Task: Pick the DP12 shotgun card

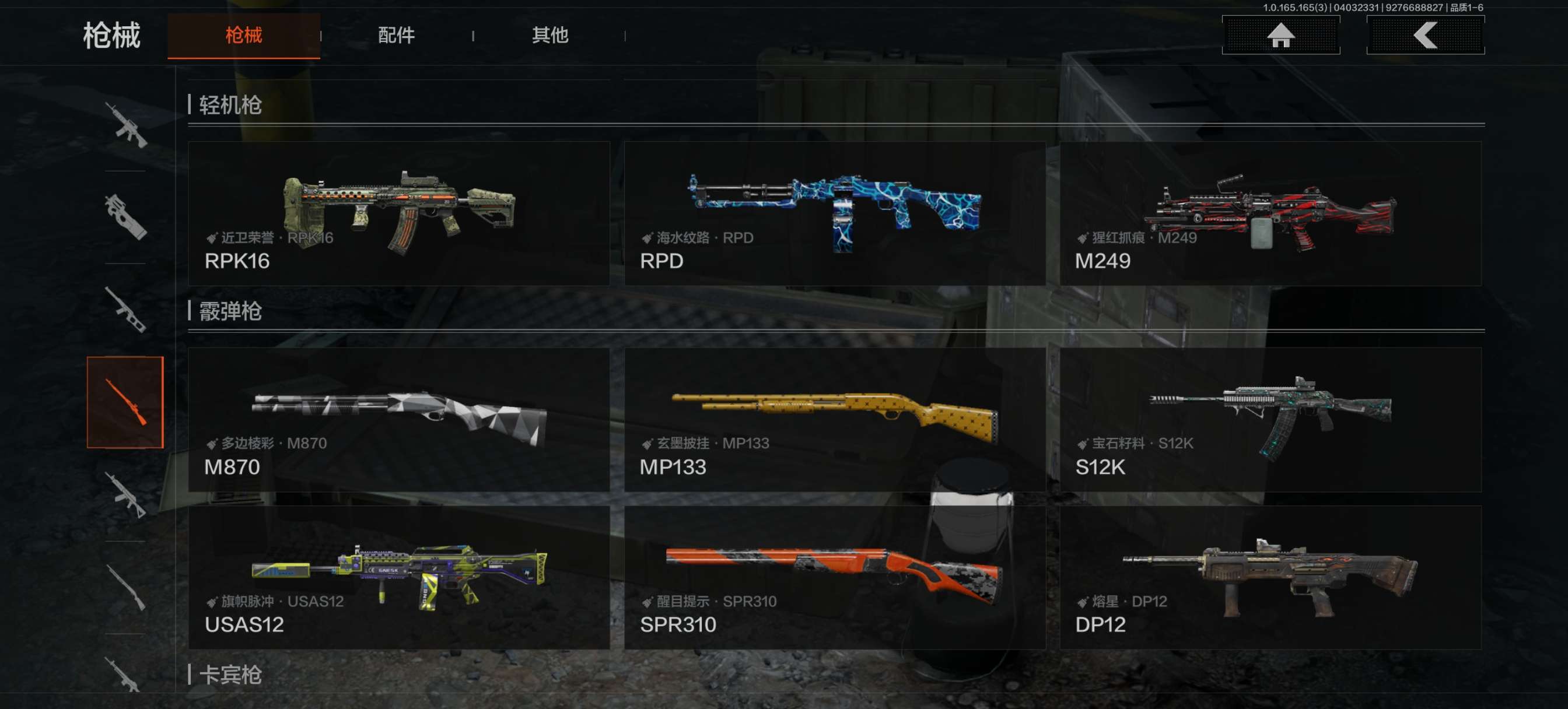Action: tap(1270, 577)
